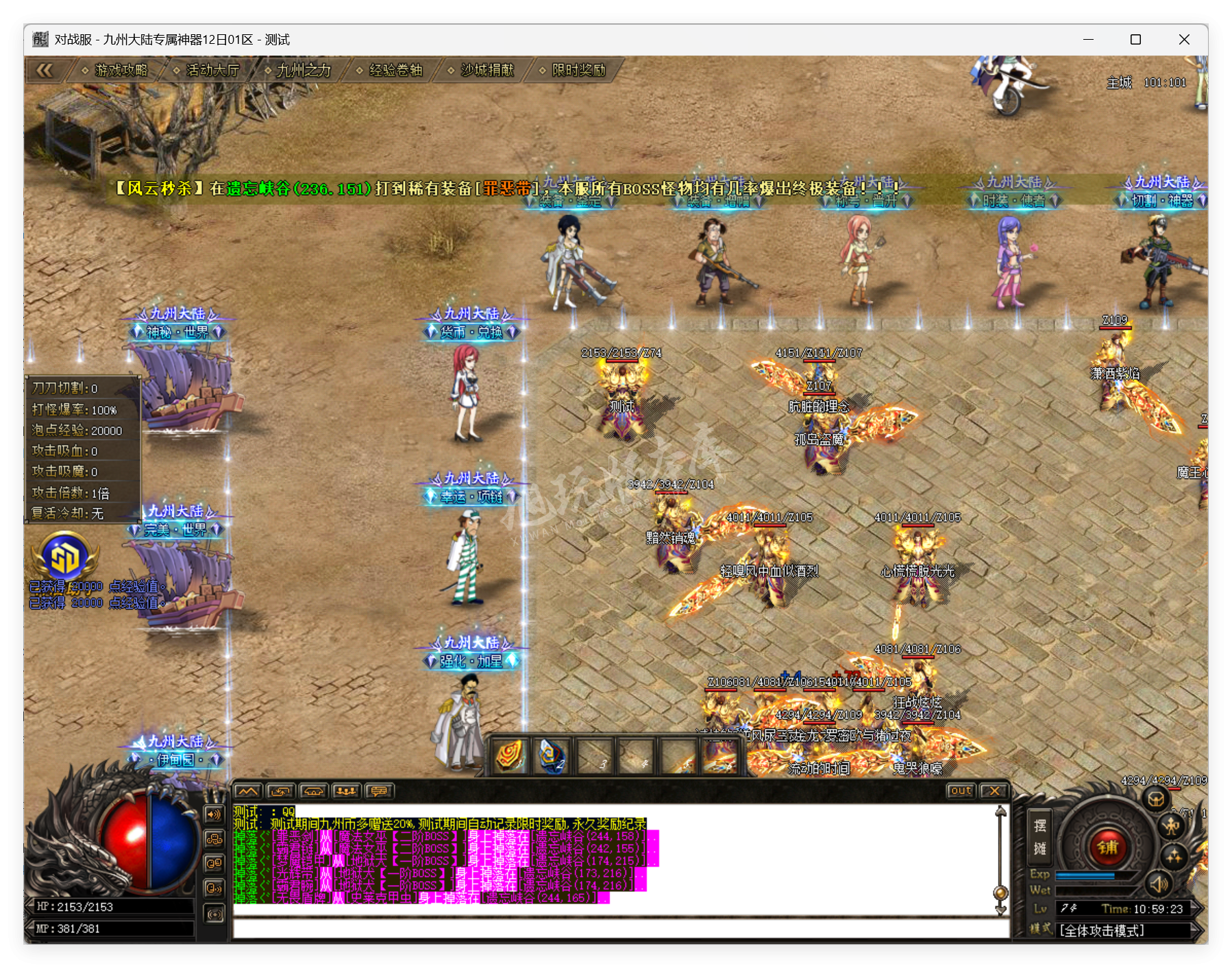Select the friends icon in the chat toolbar
This screenshot has width=1232, height=968.
click(347, 791)
